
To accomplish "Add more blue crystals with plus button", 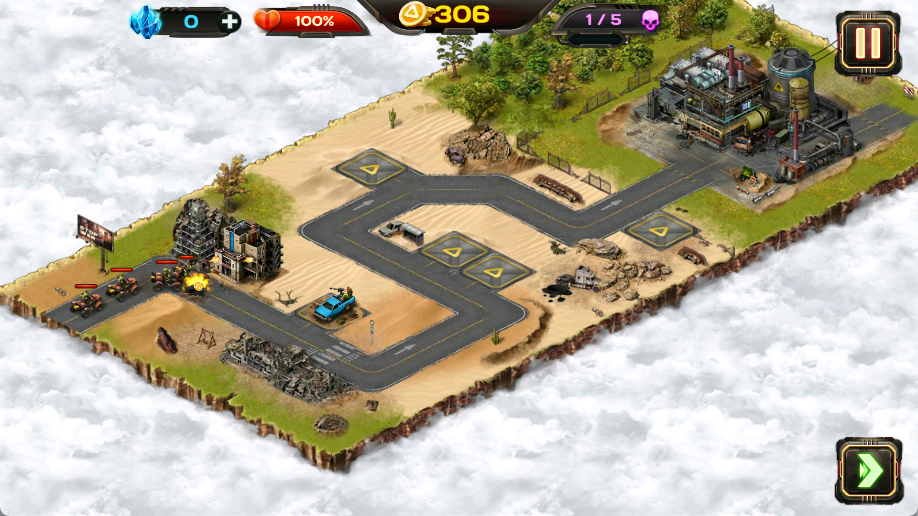I will pyautogui.click(x=230, y=21).
